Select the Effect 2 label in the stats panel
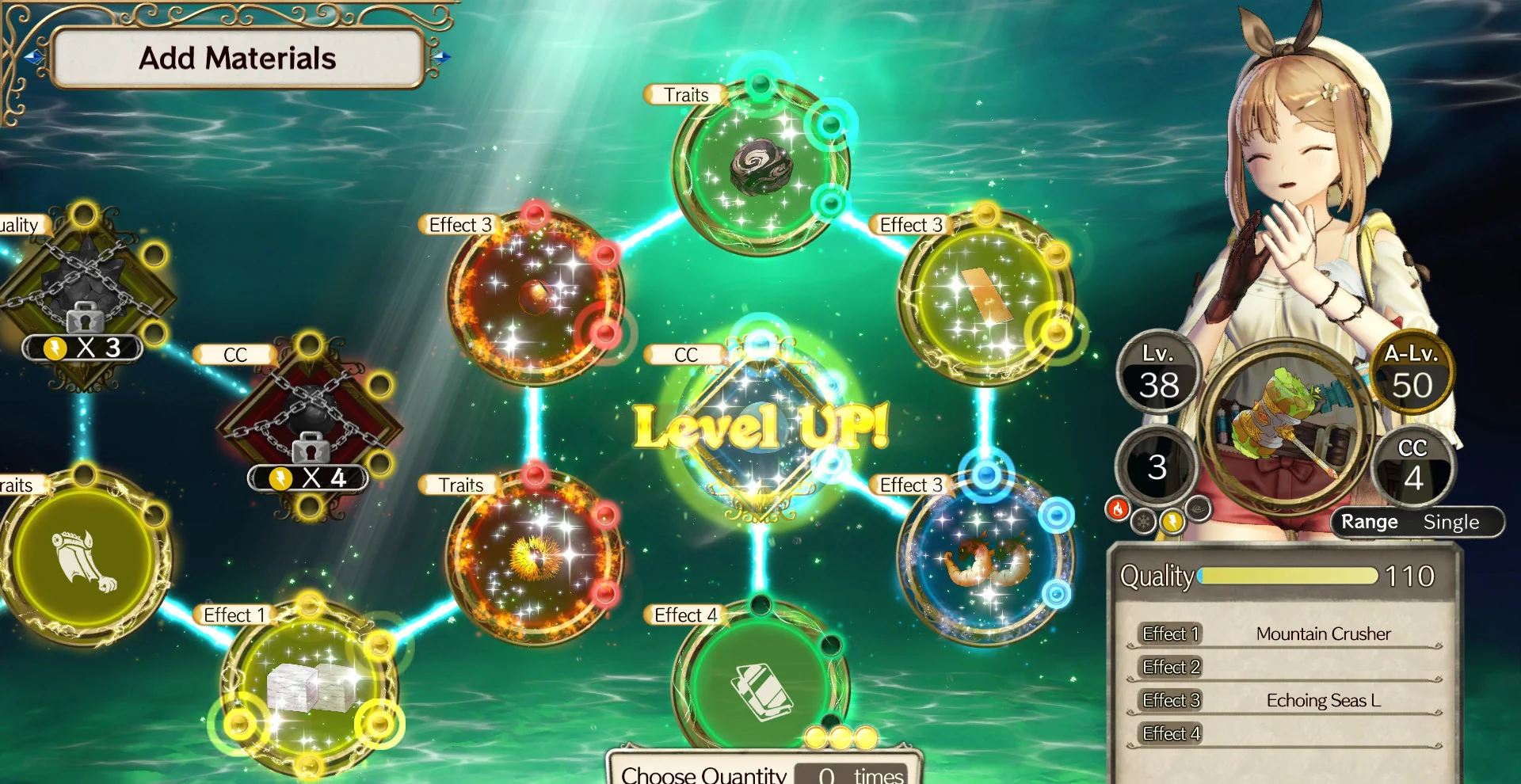 coord(1170,667)
